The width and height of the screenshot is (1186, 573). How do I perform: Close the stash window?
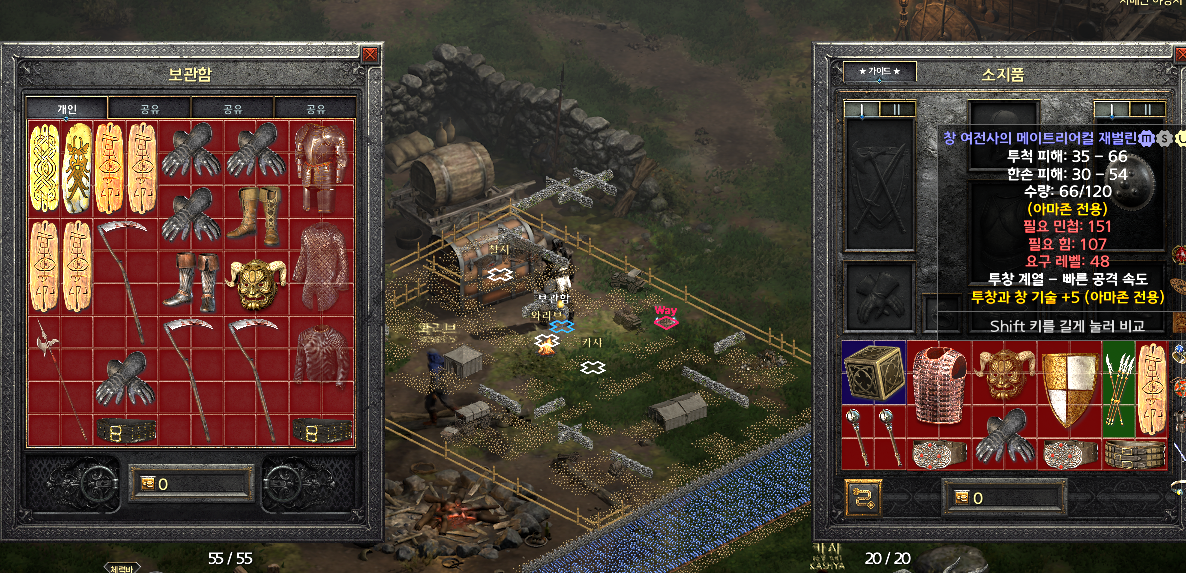coord(371,55)
